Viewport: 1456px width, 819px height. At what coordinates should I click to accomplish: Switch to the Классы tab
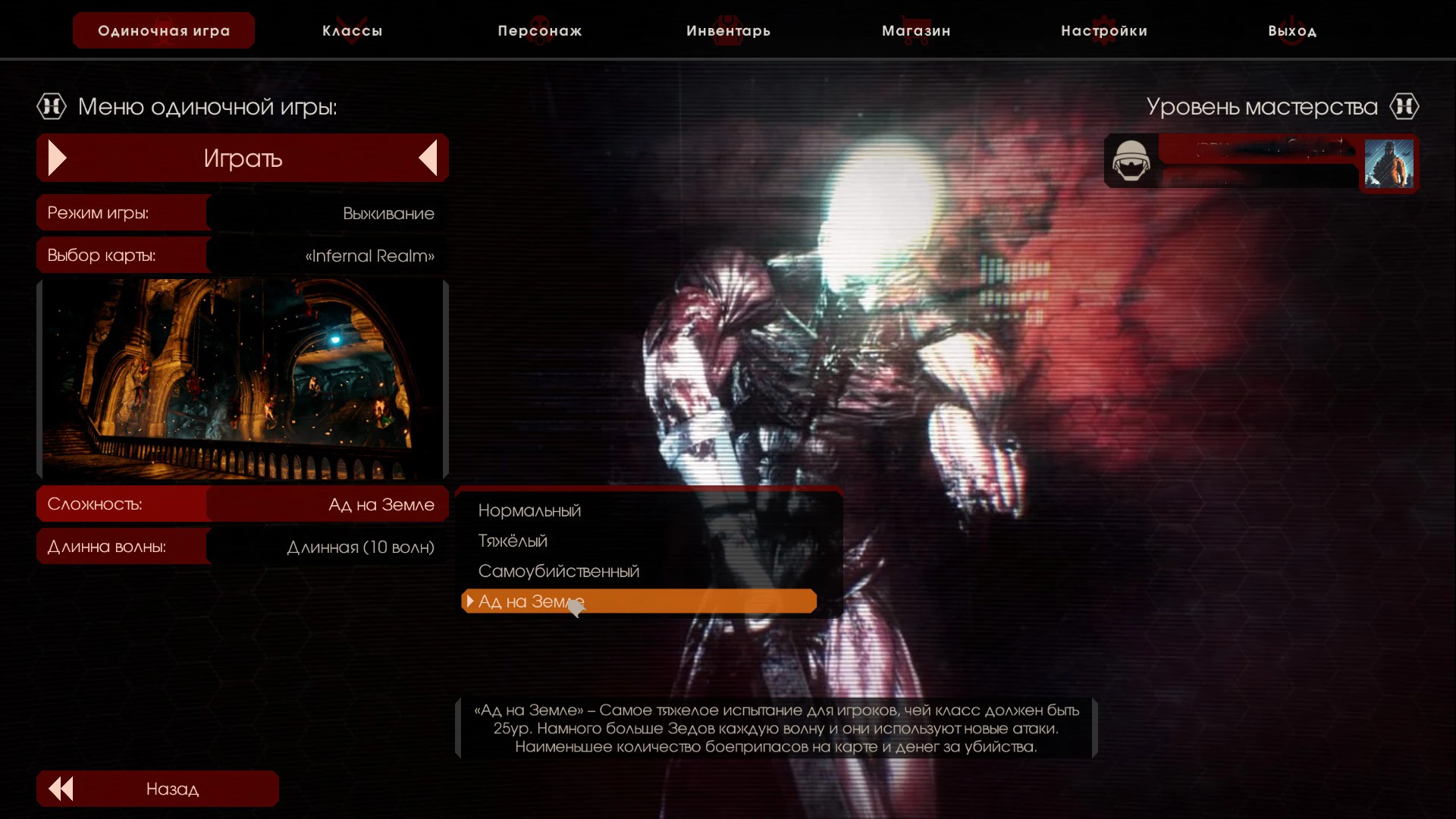tap(351, 30)
